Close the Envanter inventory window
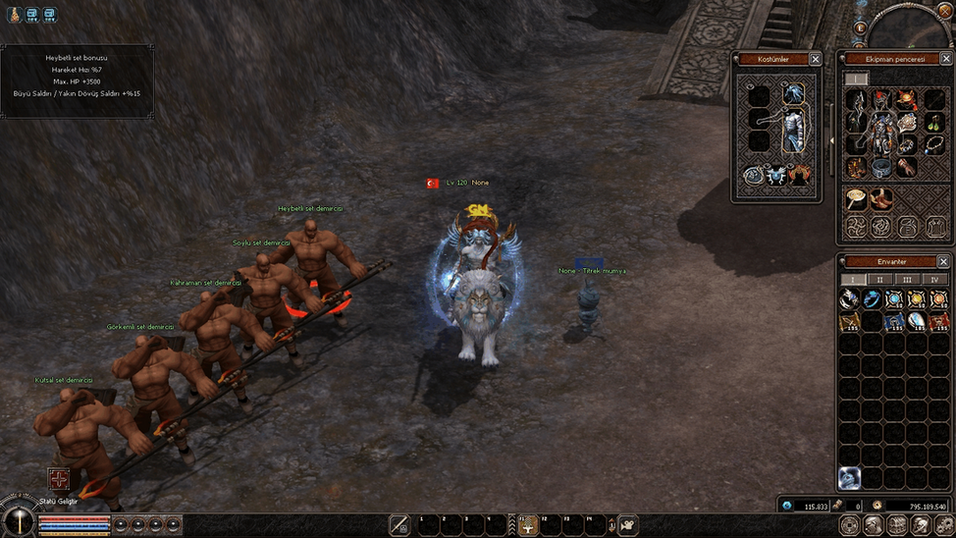Image resolution: width=956 pixels, height=538 pixels. tap(943, 261)
